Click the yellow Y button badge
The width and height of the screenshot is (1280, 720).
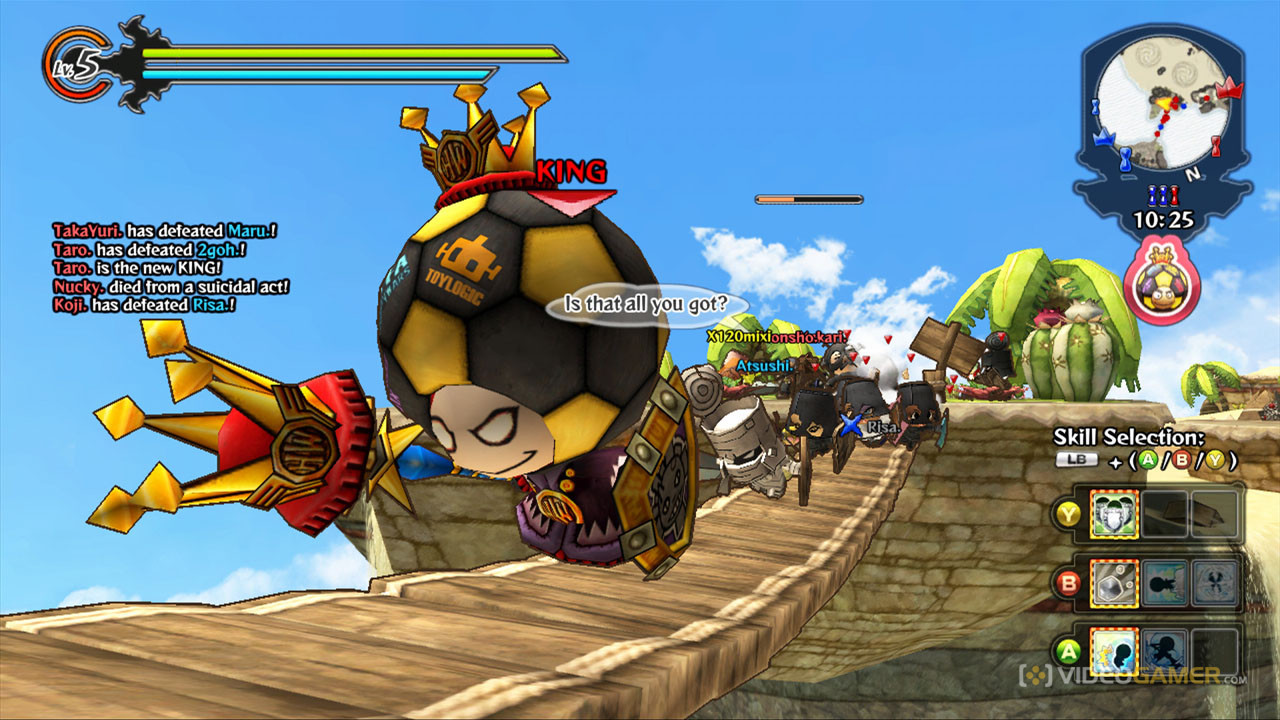coord(1069,513)
